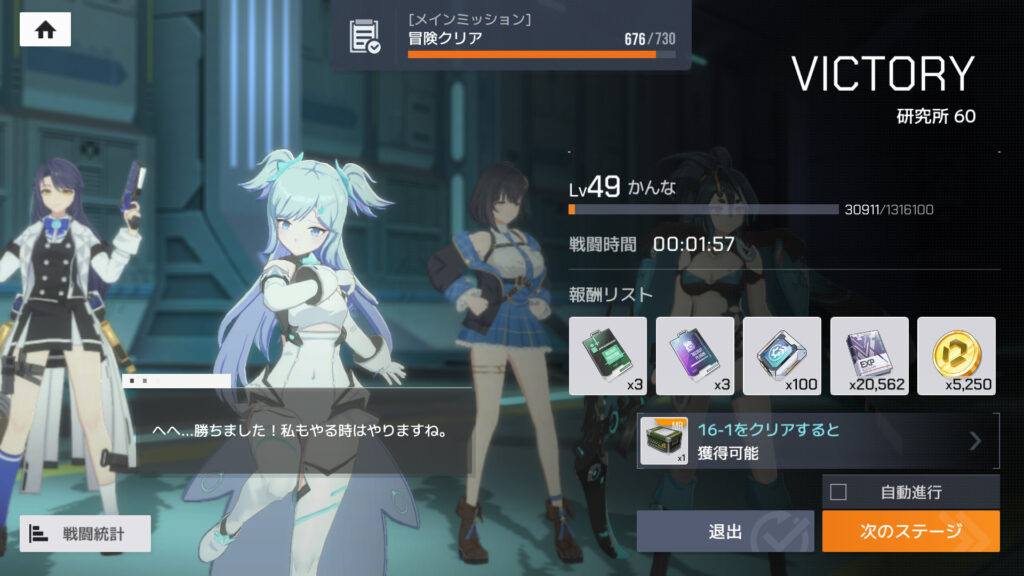Open the 16-1 clear reward panel
Screen dimensions: 1024x576
point(818,441)
